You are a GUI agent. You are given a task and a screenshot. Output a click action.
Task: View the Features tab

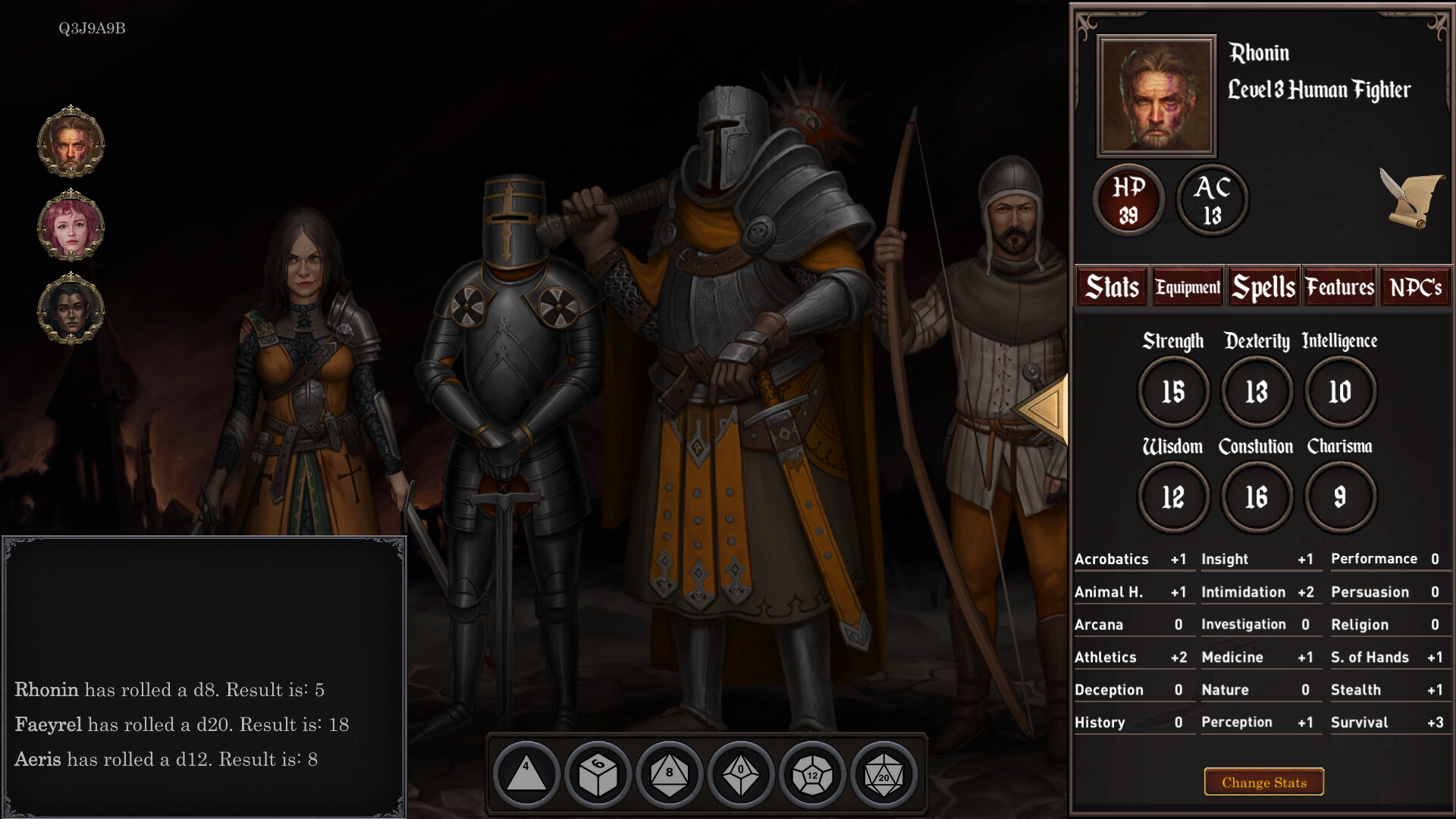click(x=1339, y=287)
